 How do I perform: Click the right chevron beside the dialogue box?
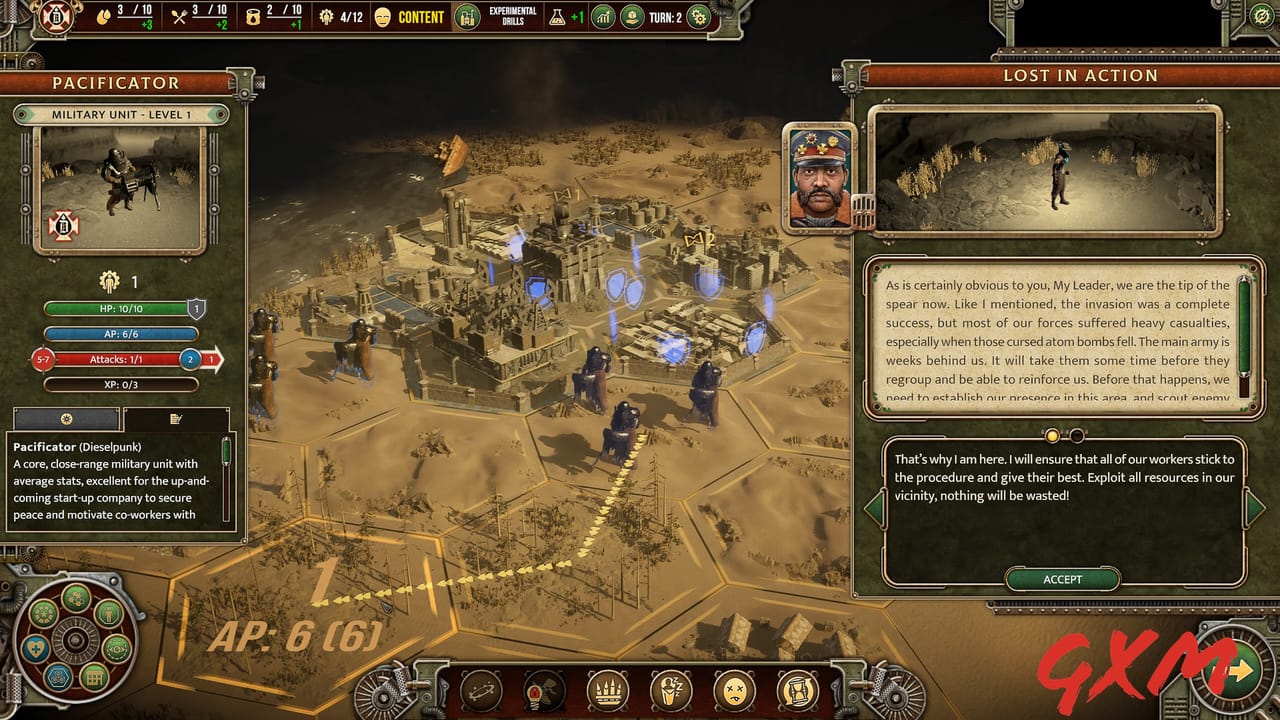pyautogui.click(x=1250, y=510)
